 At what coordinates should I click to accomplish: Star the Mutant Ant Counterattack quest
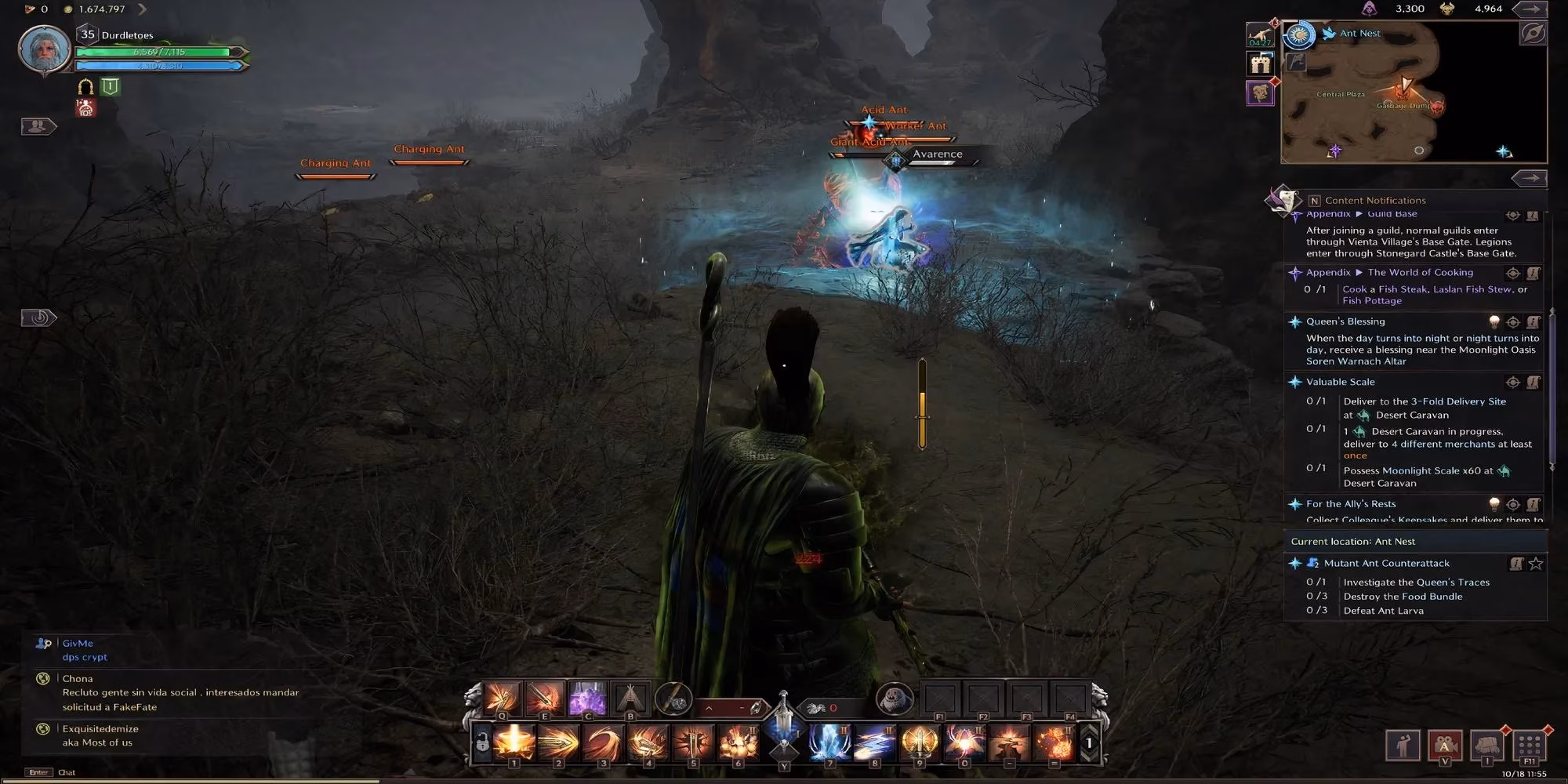pyautogui.click(x=1535, y=563)
